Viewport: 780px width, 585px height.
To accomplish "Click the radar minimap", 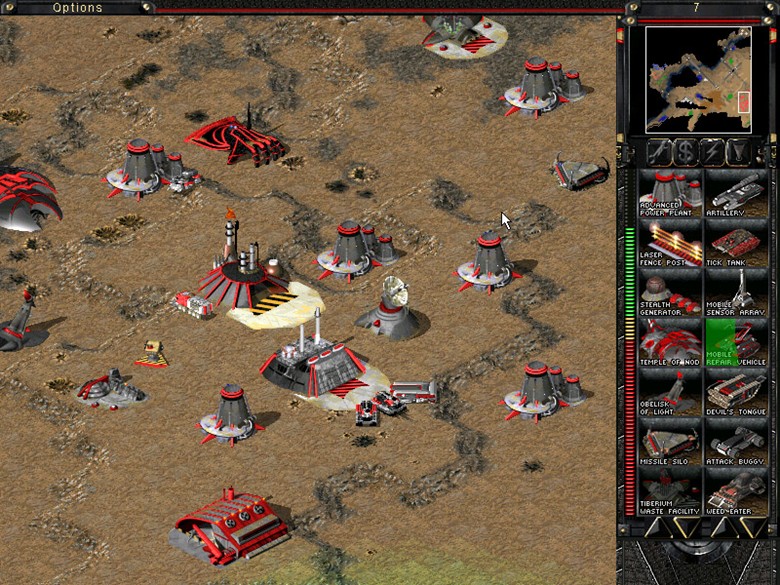I will tap(697, 79).
